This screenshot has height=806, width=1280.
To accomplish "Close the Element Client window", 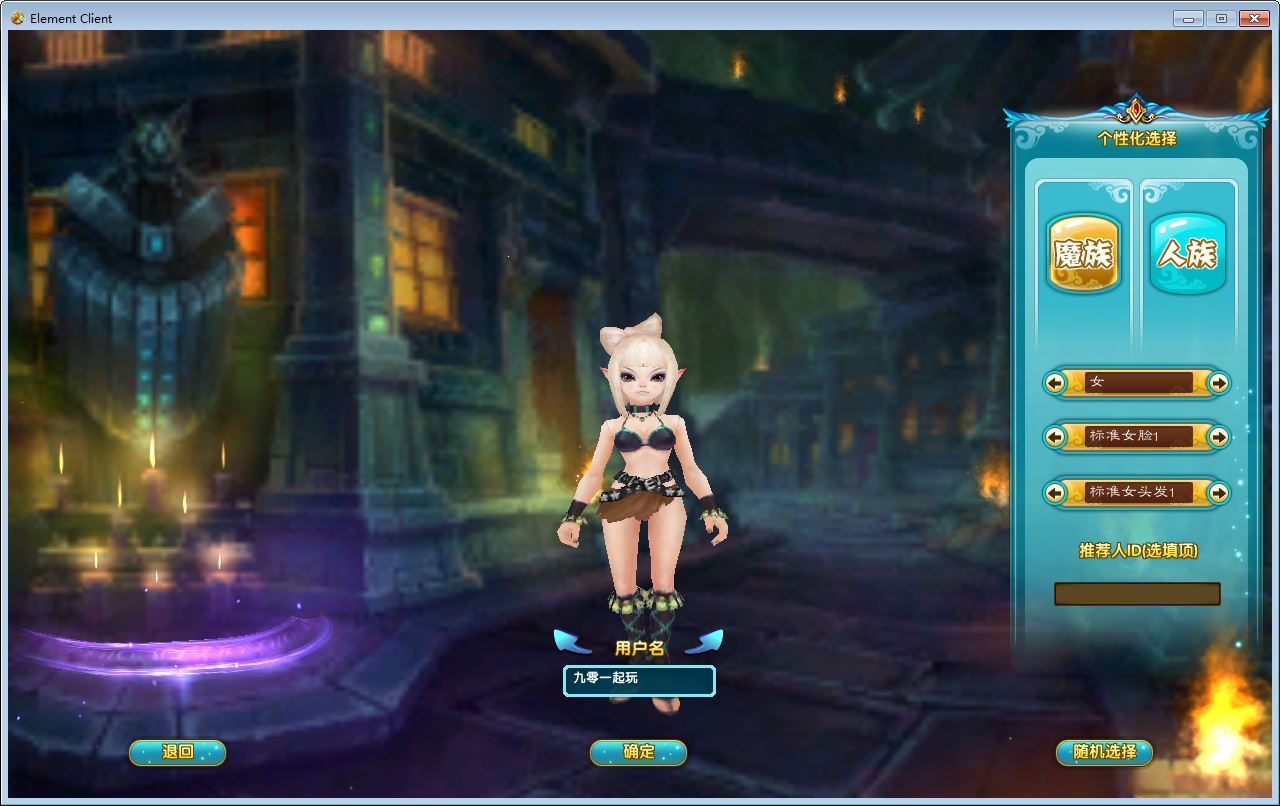I will click(x=1254, y=18).
